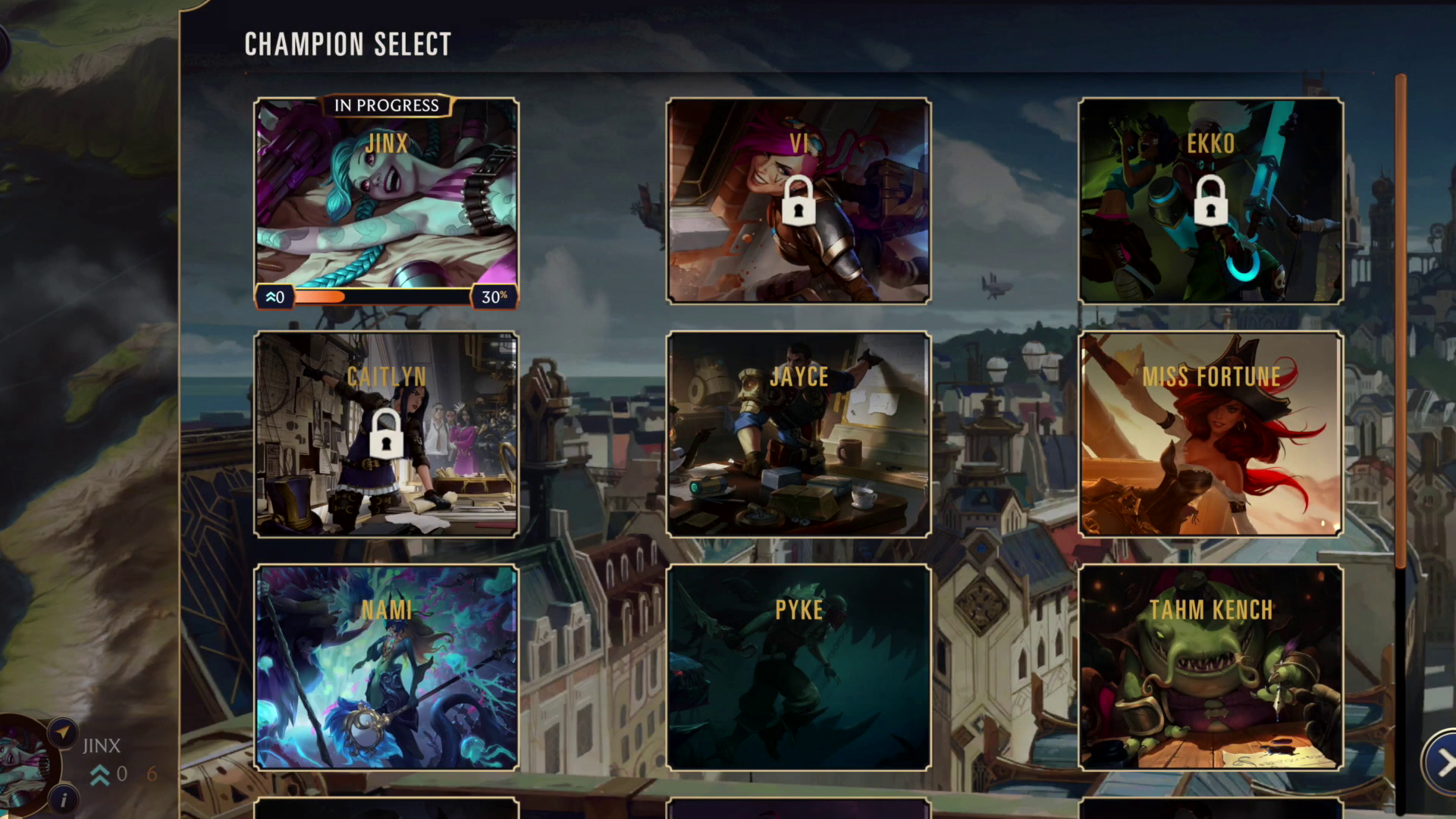Pick Nami from the champion list
1456x819 pixels.
point(386,667)
